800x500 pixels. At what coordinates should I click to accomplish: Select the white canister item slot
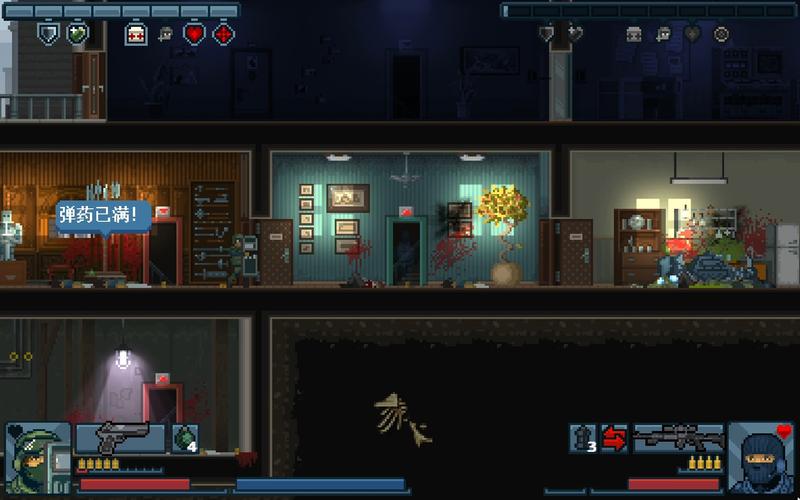click(x=584, y=438)
